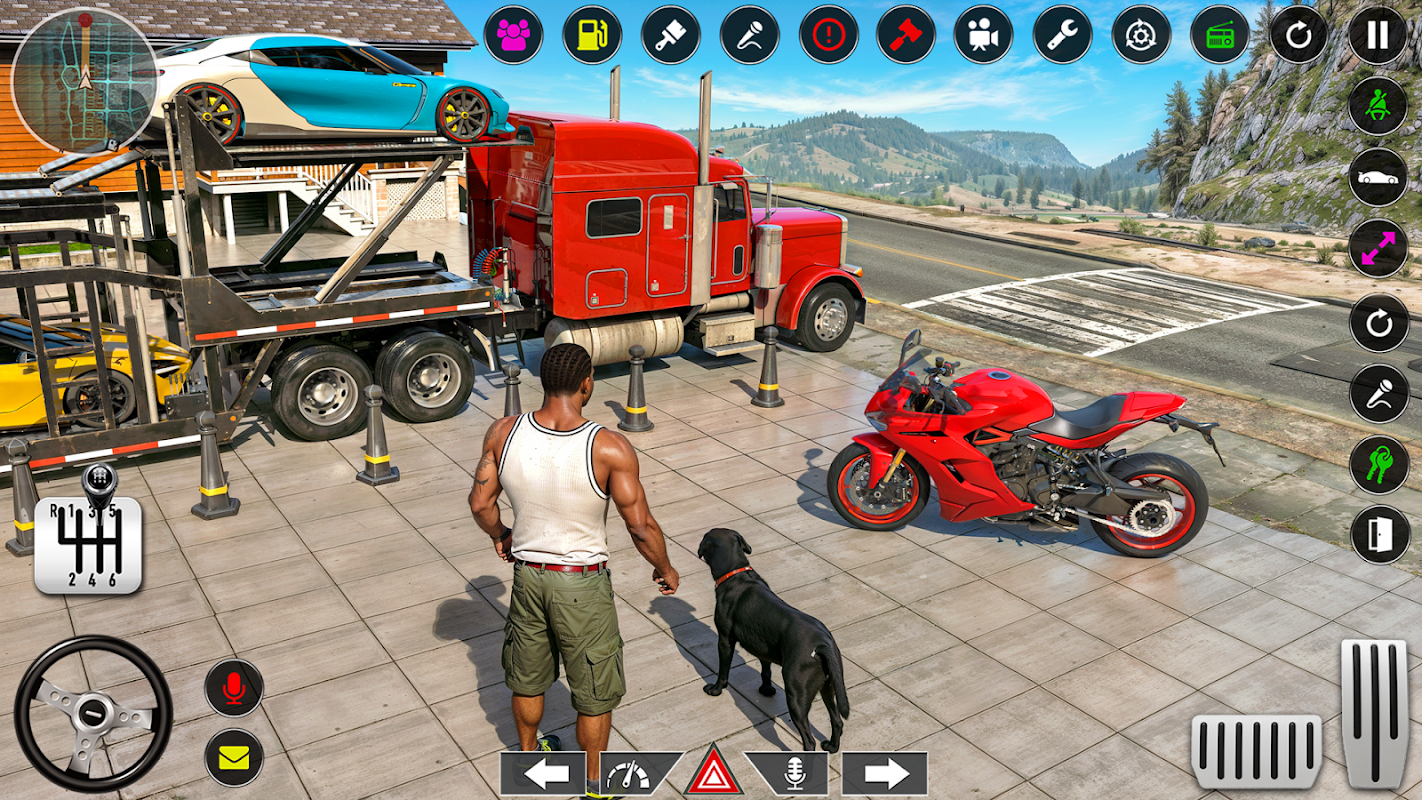Image resolution: width=1422 pixels, height=800 pixels.
Task: Open the circular minimap
Action: click(84, 79)
